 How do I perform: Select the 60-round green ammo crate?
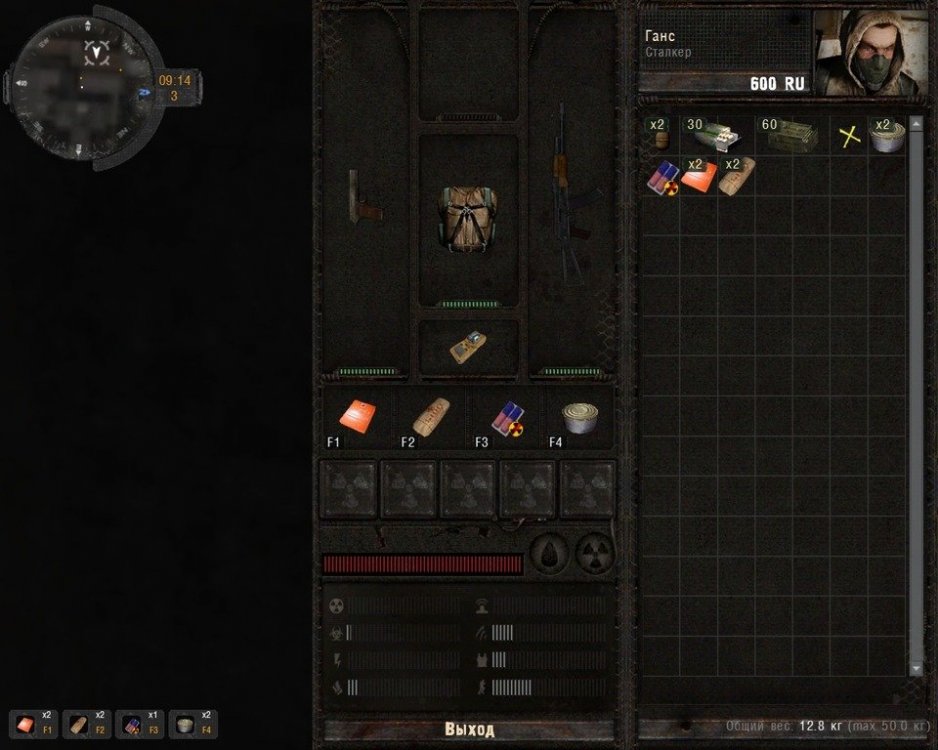(791, 136)
